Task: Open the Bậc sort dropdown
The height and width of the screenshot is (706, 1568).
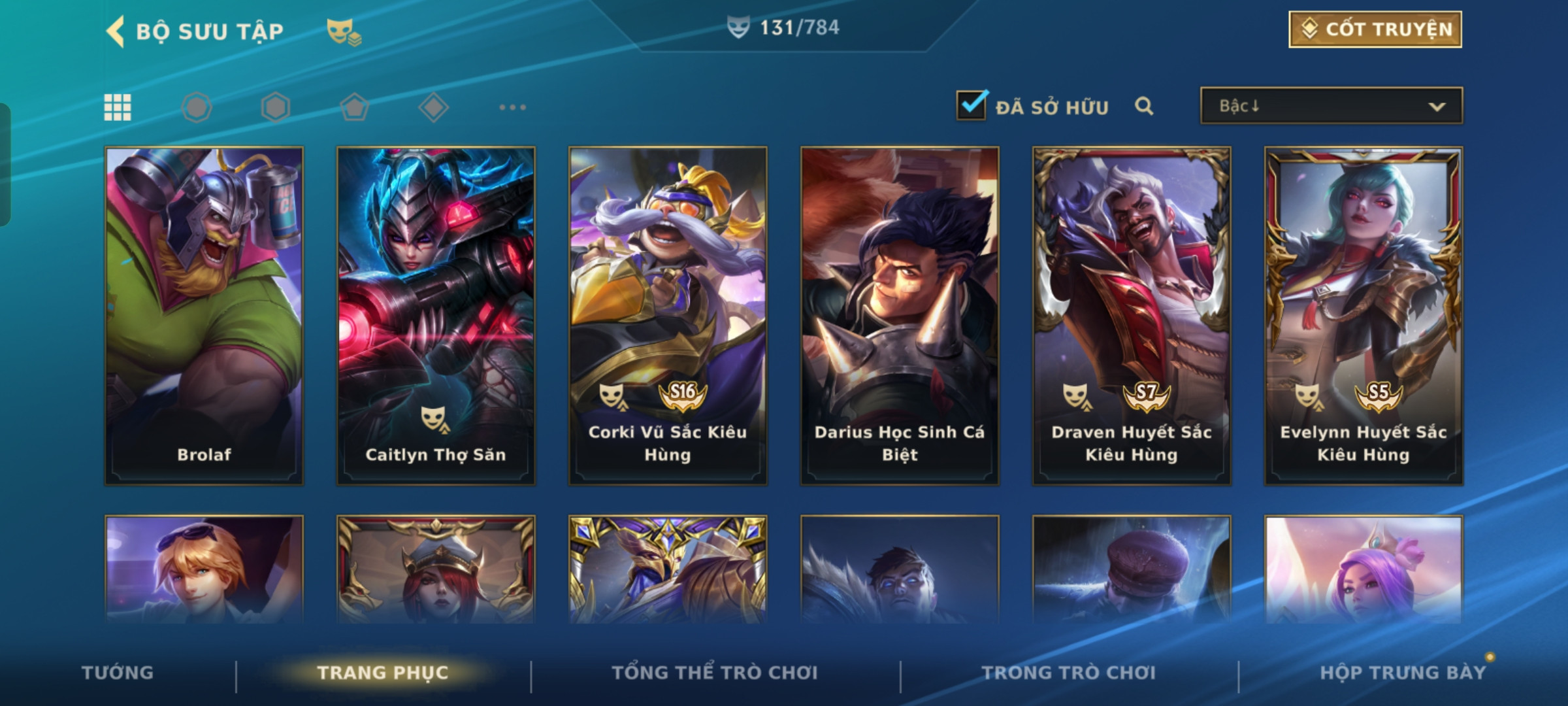Action: tap(1331, 106)
